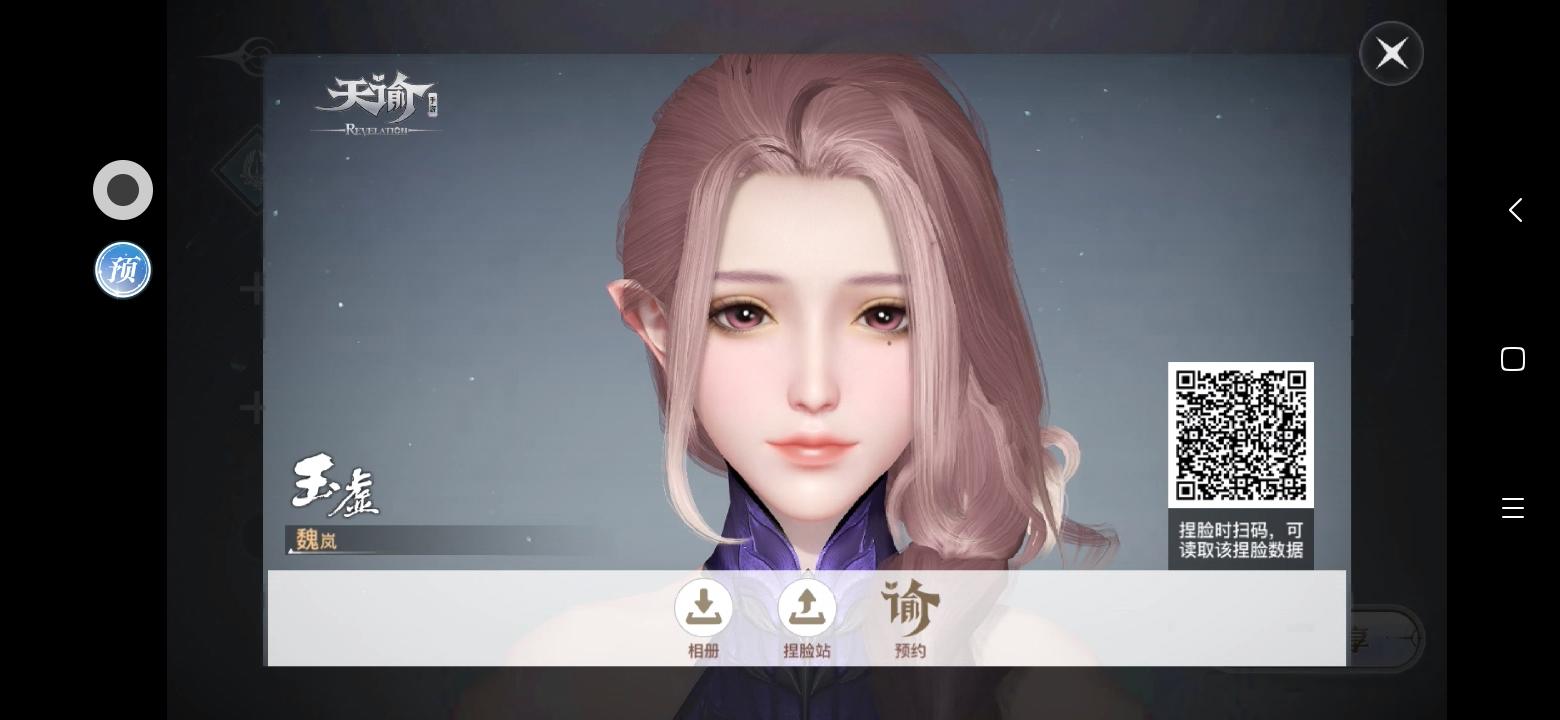Tap the Android back arrow navigation icon
This screenshot has width=1560, height=720.
click(1514, 209)
